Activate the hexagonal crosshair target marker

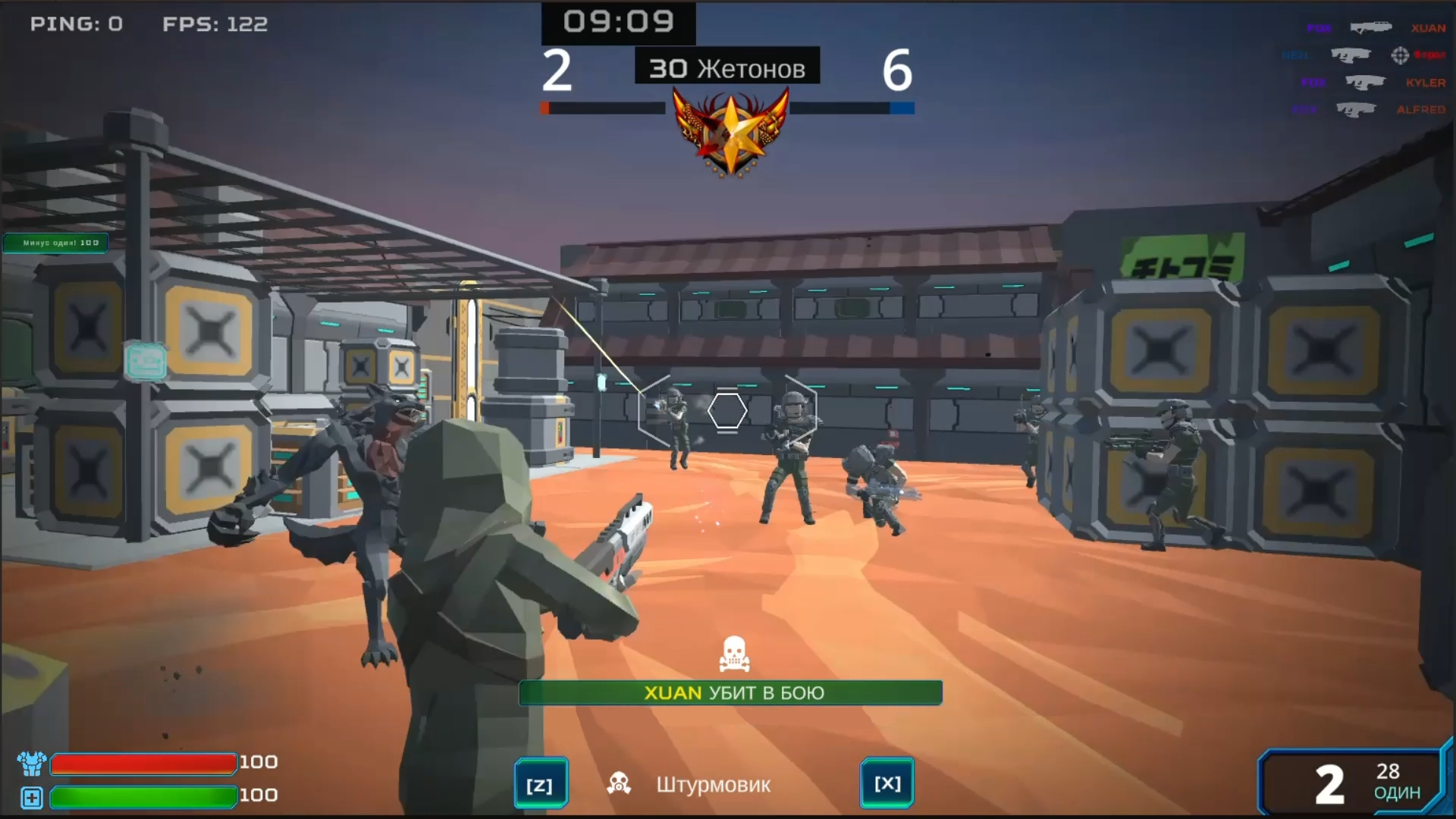click(729, 410)
